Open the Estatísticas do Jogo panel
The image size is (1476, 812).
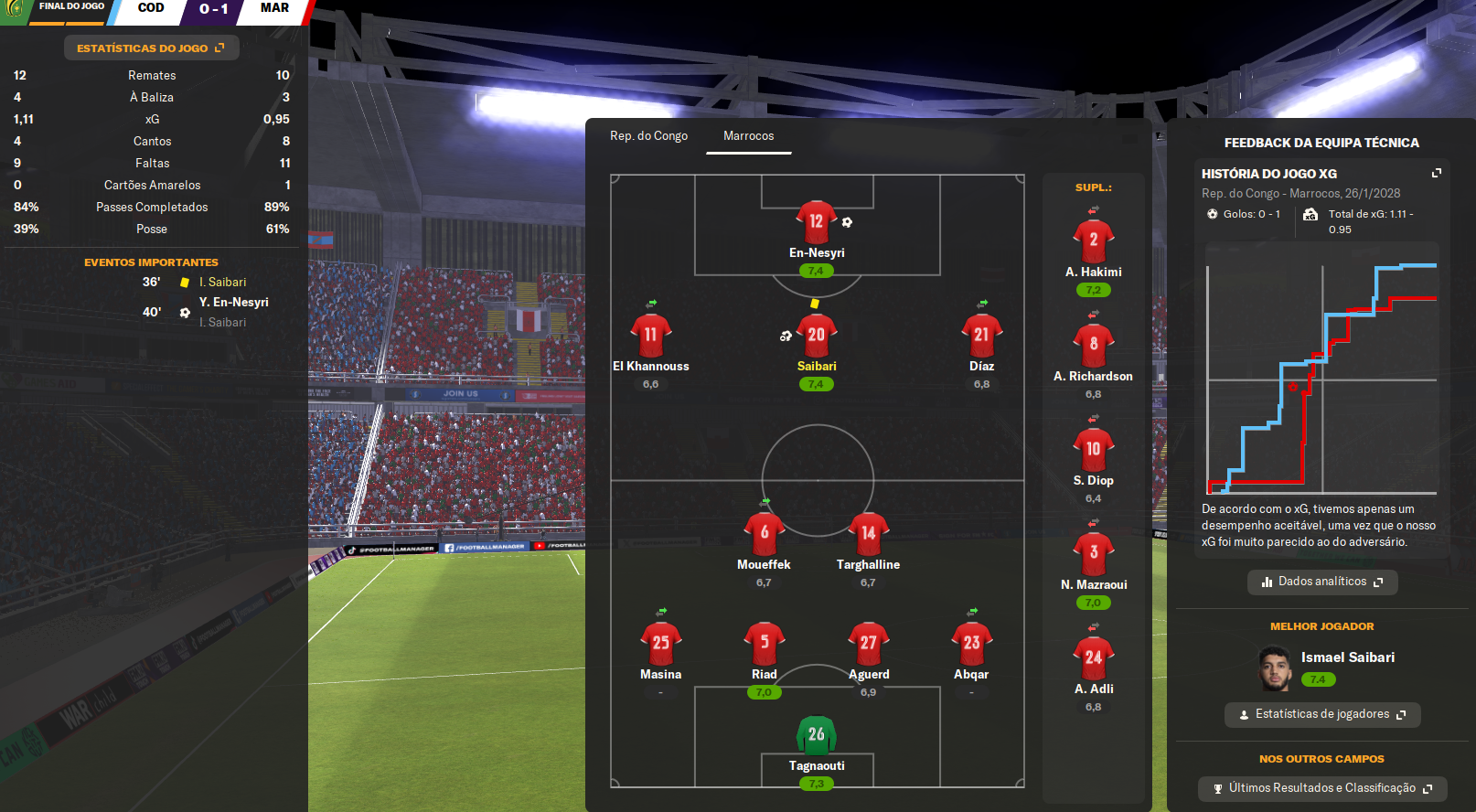(x=151, y=48)
